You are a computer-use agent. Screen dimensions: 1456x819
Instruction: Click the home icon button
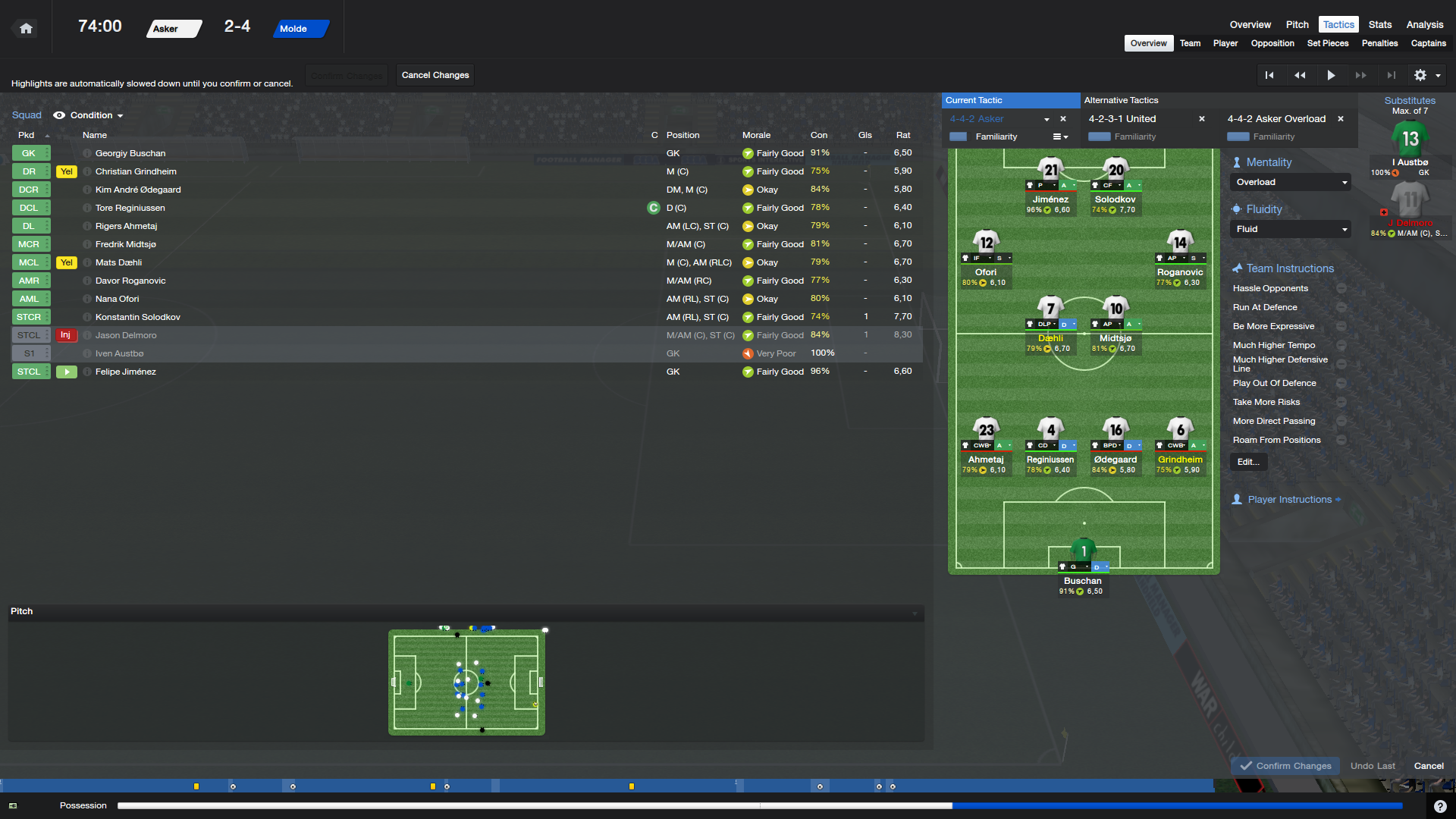pyautogui.click(x=26, y=28)
